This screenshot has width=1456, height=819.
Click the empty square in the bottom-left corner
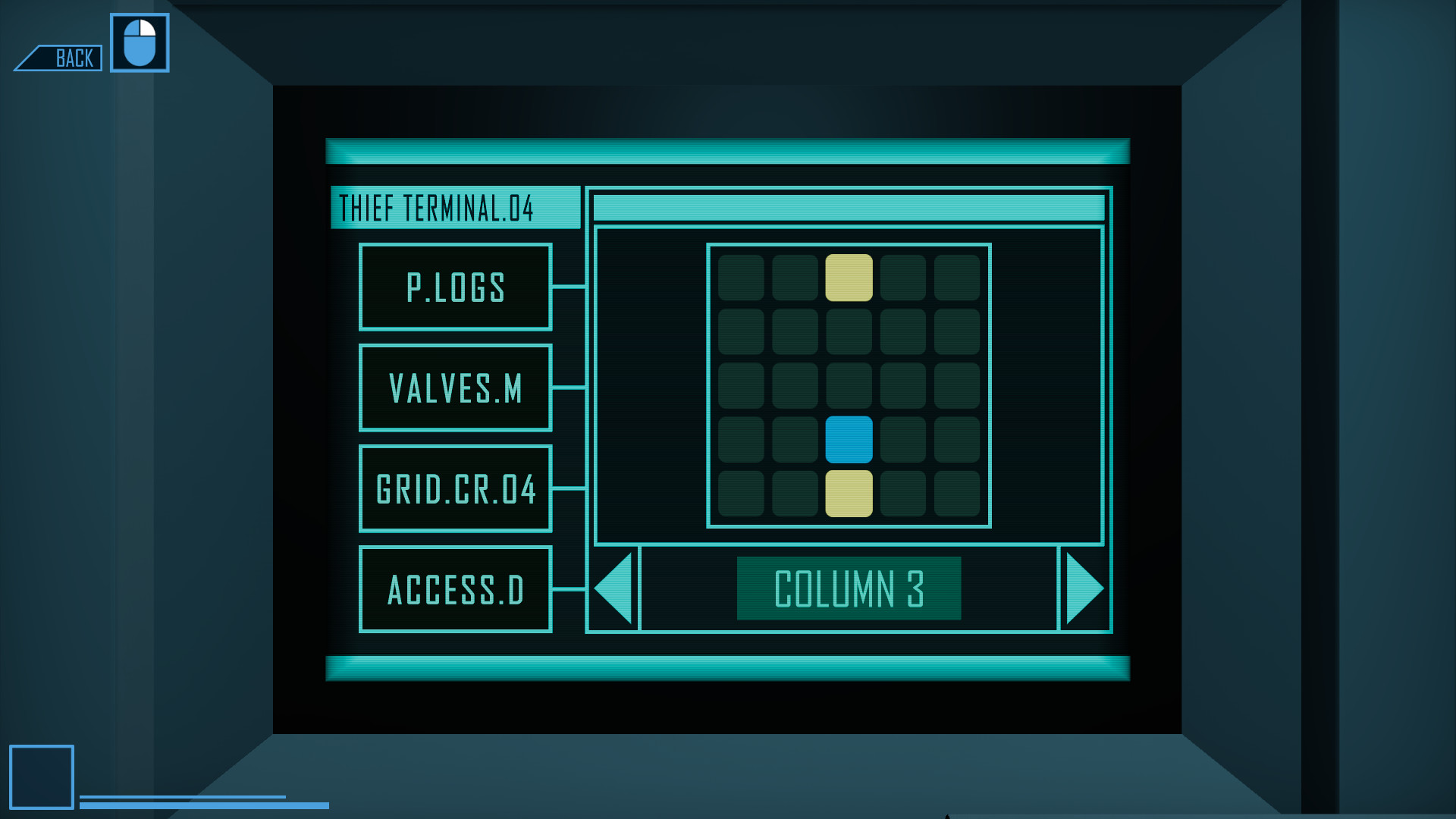tap(42, 777)
